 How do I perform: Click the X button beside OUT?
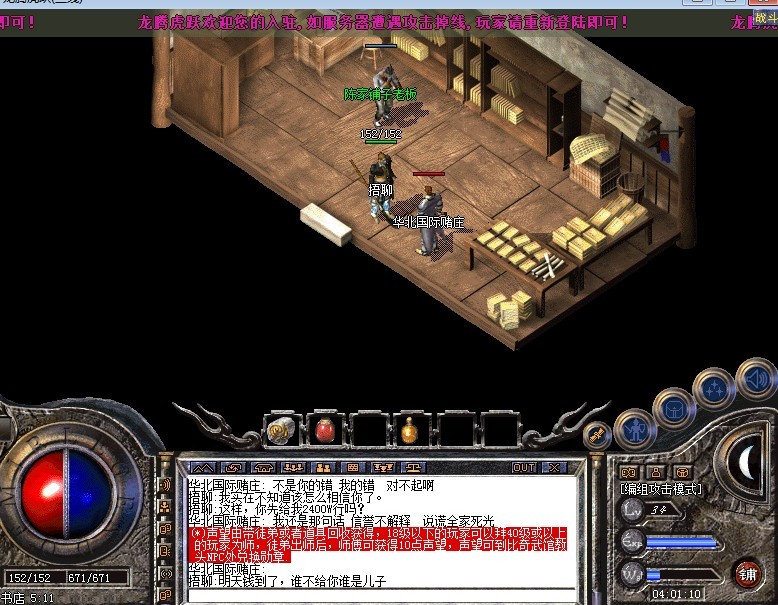(553, 467)
